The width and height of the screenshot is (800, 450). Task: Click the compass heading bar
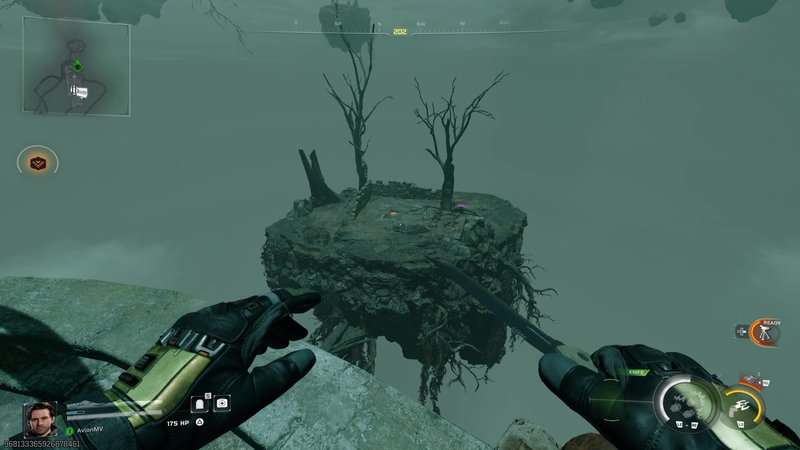(x=400, y=31)
